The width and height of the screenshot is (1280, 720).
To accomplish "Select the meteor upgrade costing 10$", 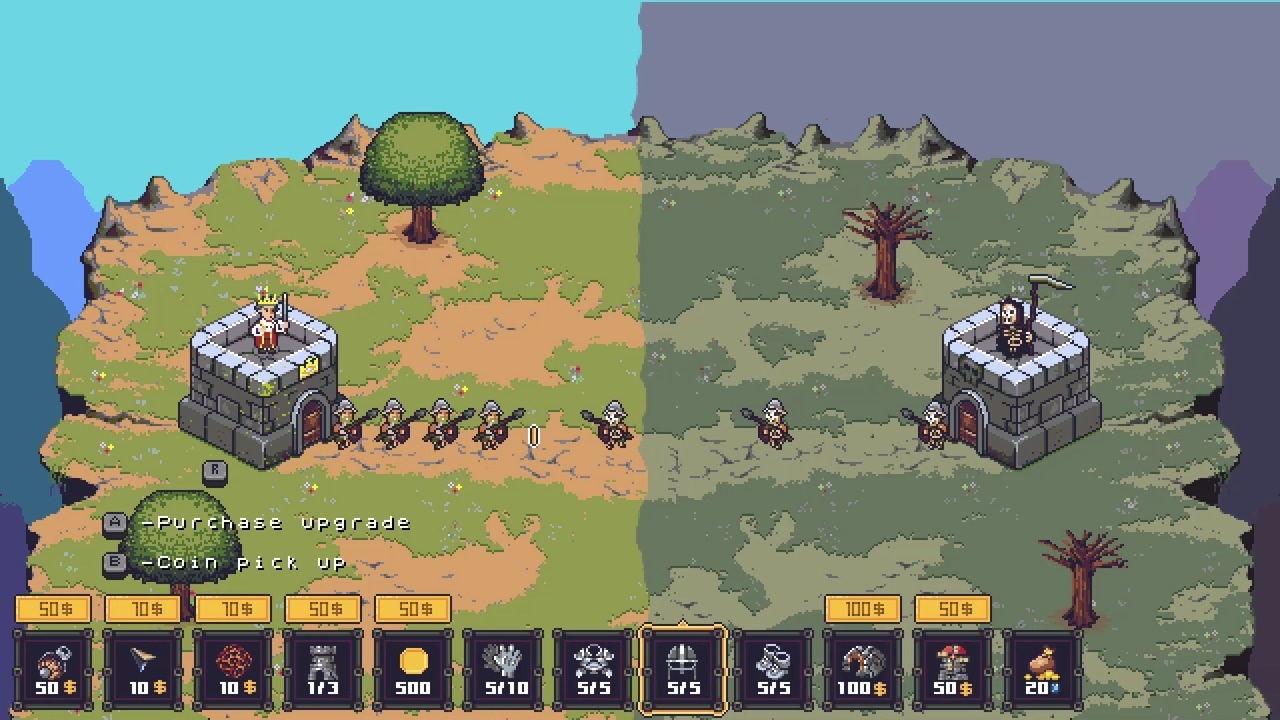I will tap(233, 665).
